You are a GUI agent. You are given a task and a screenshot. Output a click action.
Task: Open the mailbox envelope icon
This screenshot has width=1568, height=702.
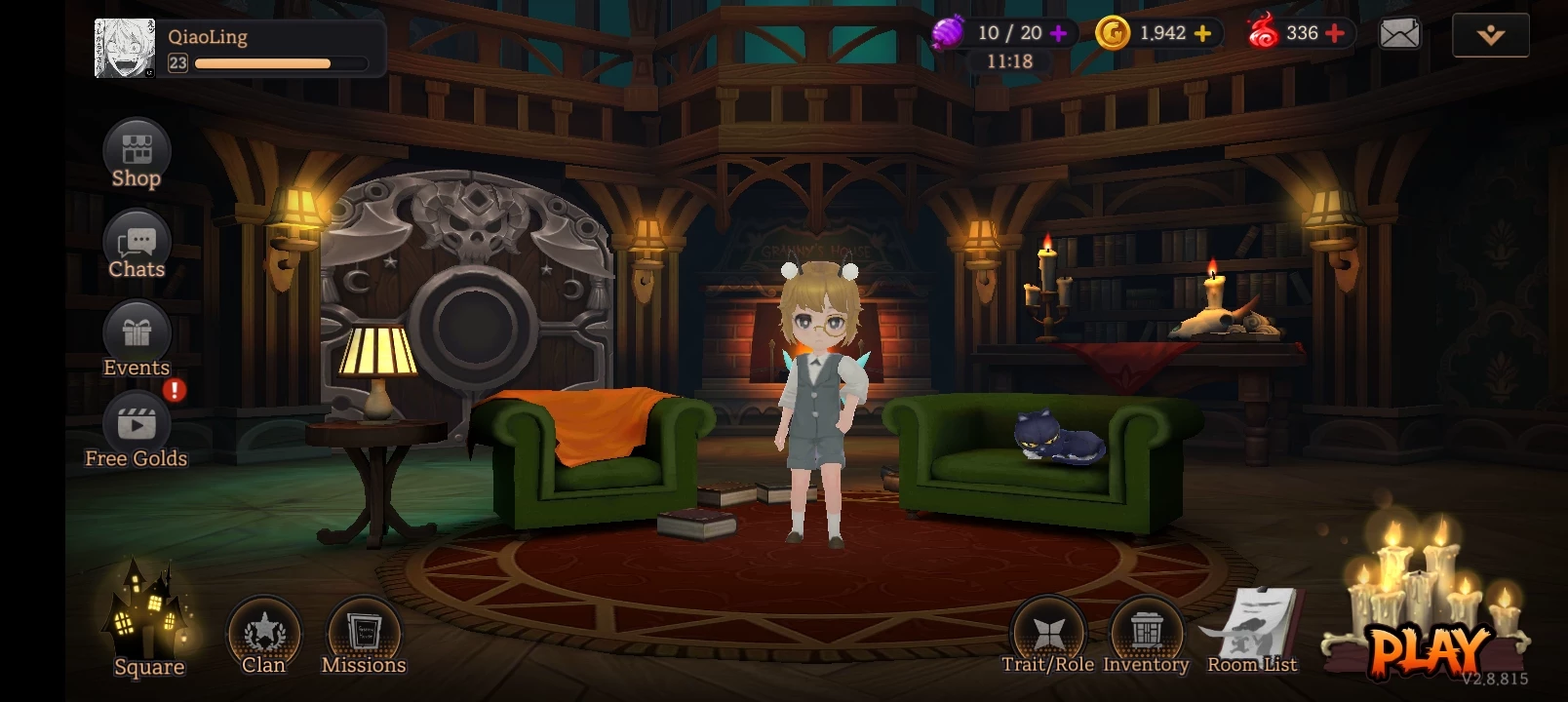click(1399, 34)
